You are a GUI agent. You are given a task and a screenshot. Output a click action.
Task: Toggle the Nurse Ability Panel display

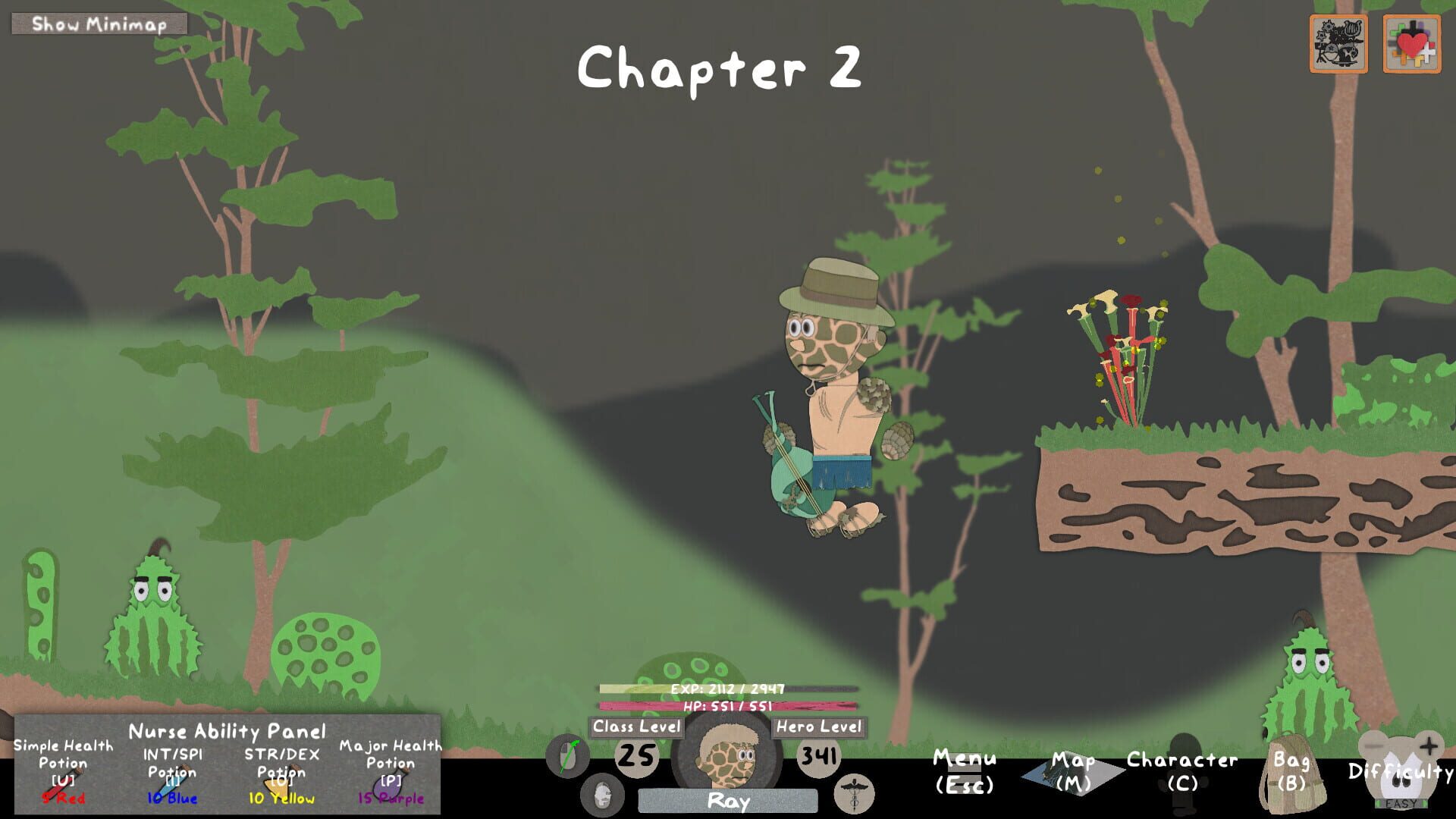[227, 730]
